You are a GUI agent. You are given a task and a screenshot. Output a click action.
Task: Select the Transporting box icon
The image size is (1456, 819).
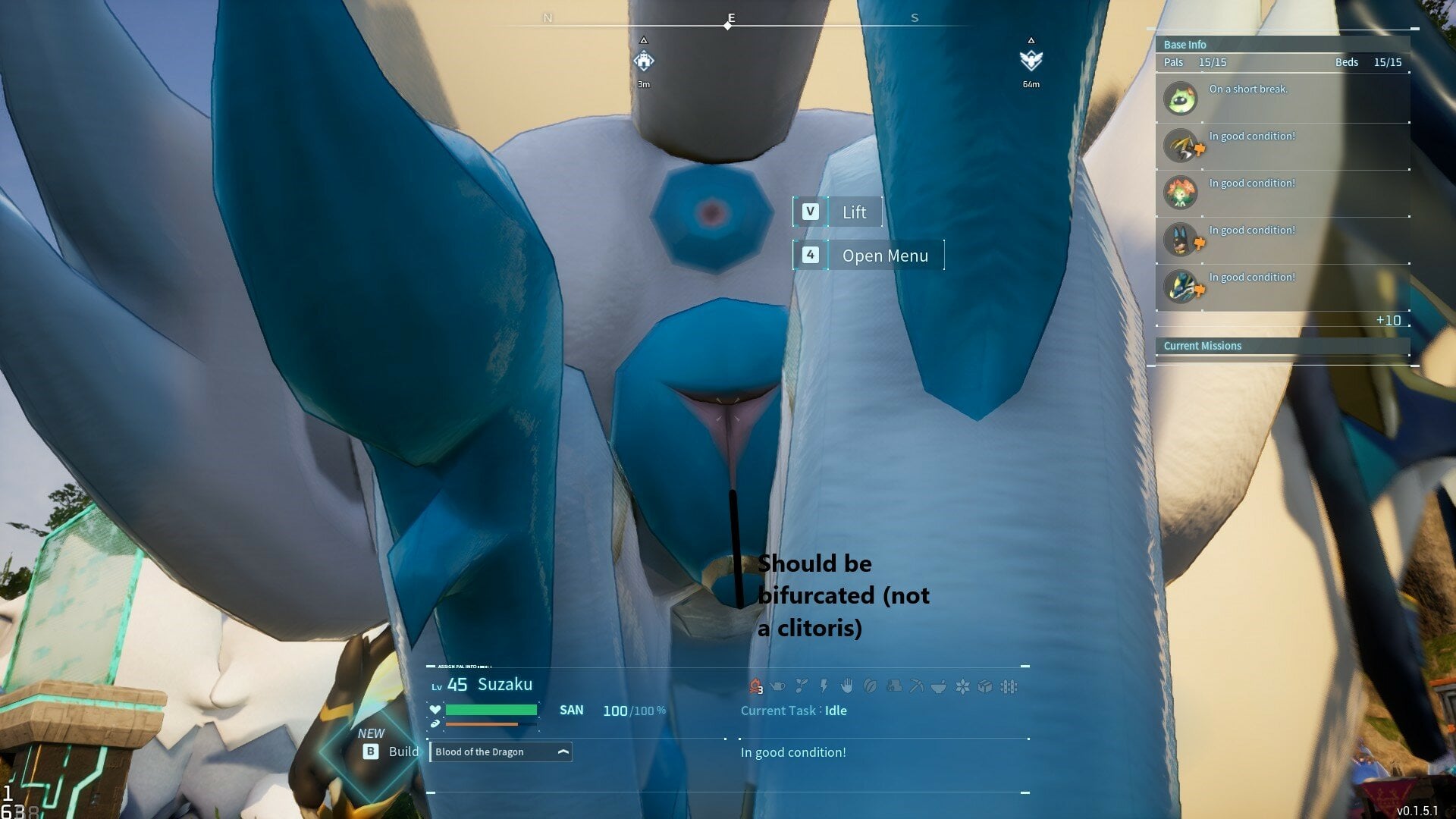click(x=985, y=686)
